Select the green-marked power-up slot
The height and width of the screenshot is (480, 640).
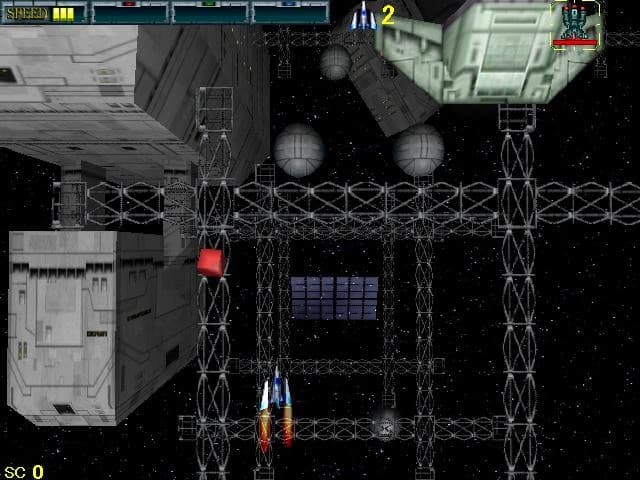(210, 13)
